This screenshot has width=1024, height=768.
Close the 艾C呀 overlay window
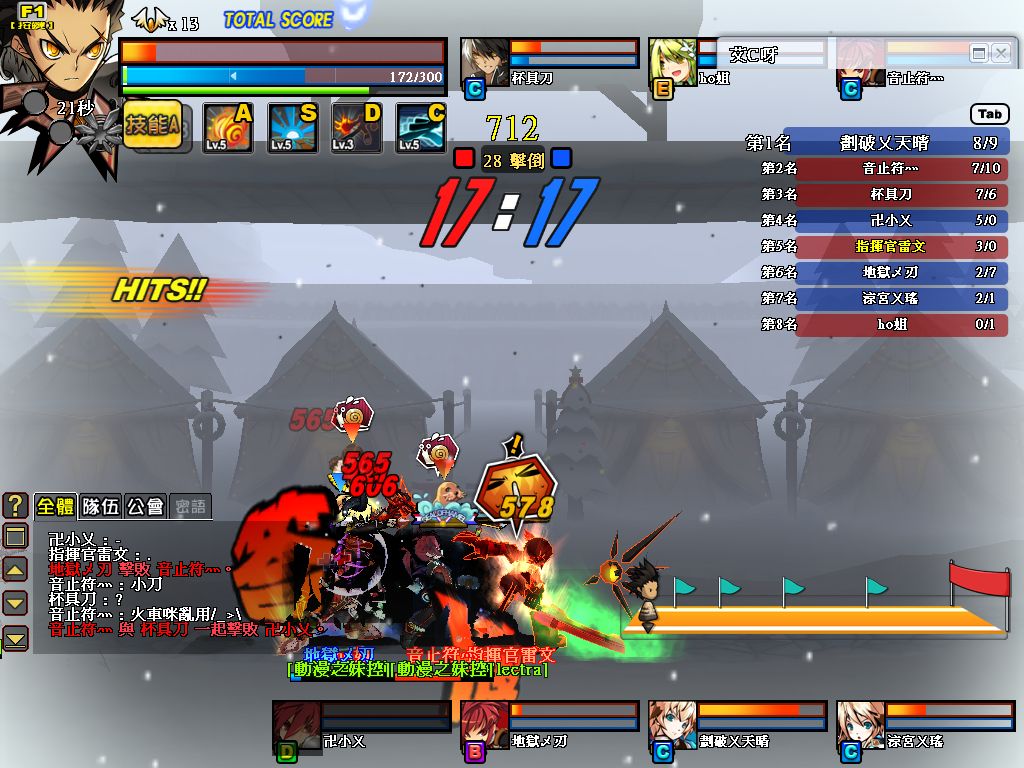[1000, 54]
